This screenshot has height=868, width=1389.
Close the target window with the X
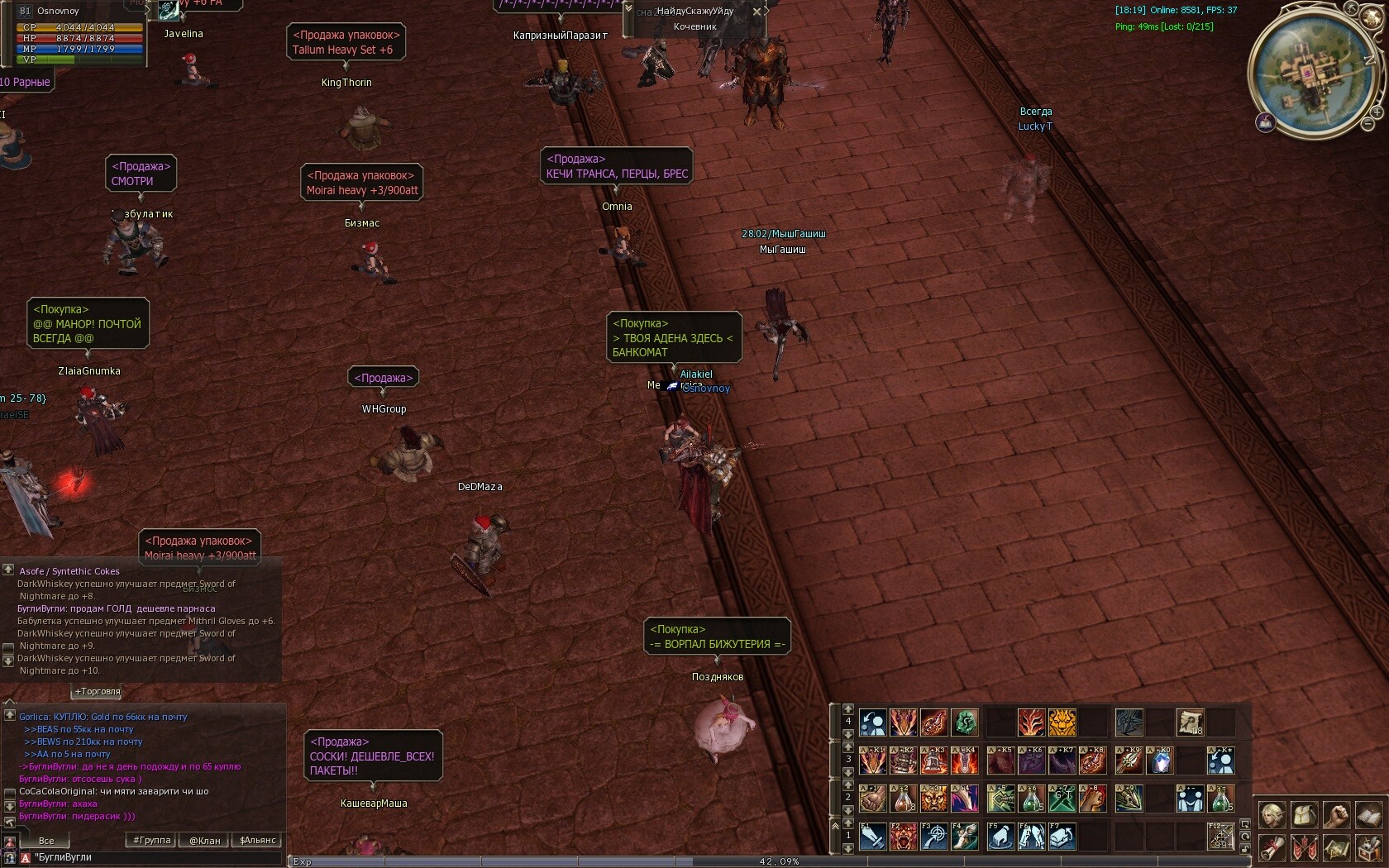tap(757, 12)
